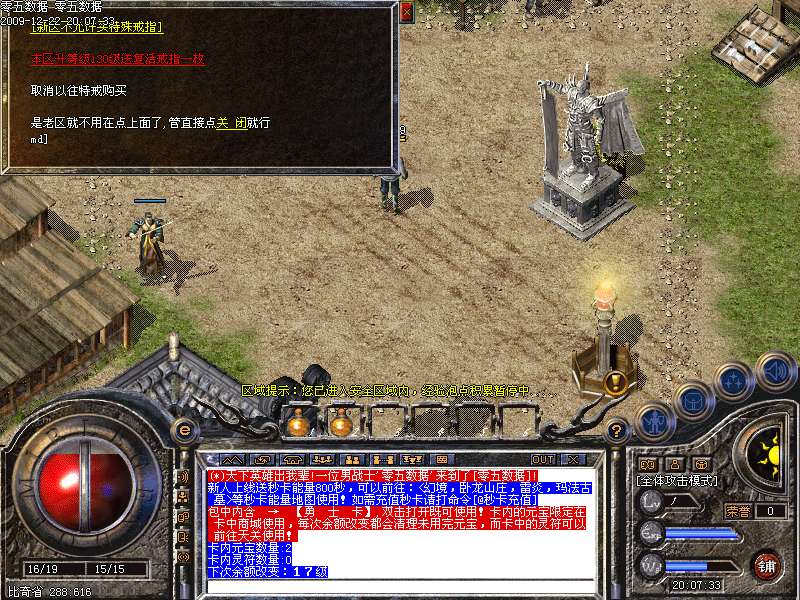
Task: Use the second orange potion belt slot
Action: tap(341, 424)
